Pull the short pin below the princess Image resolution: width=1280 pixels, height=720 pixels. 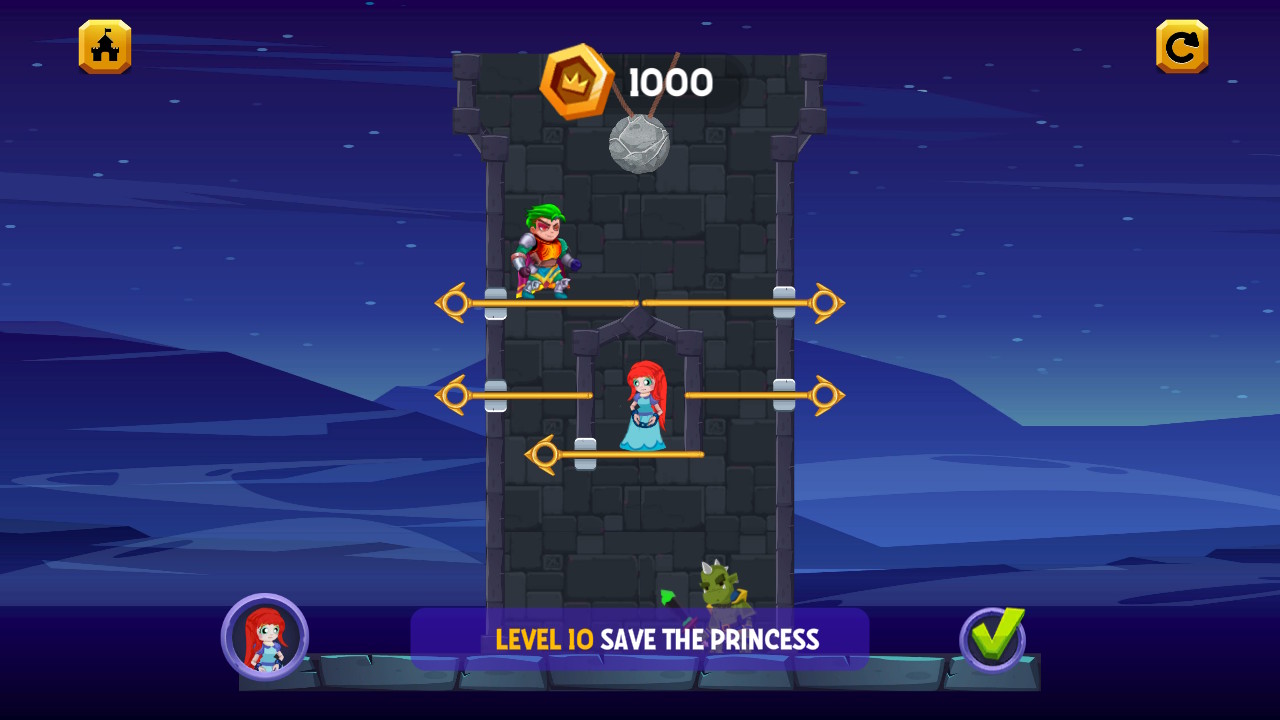[x=545, y=452]
